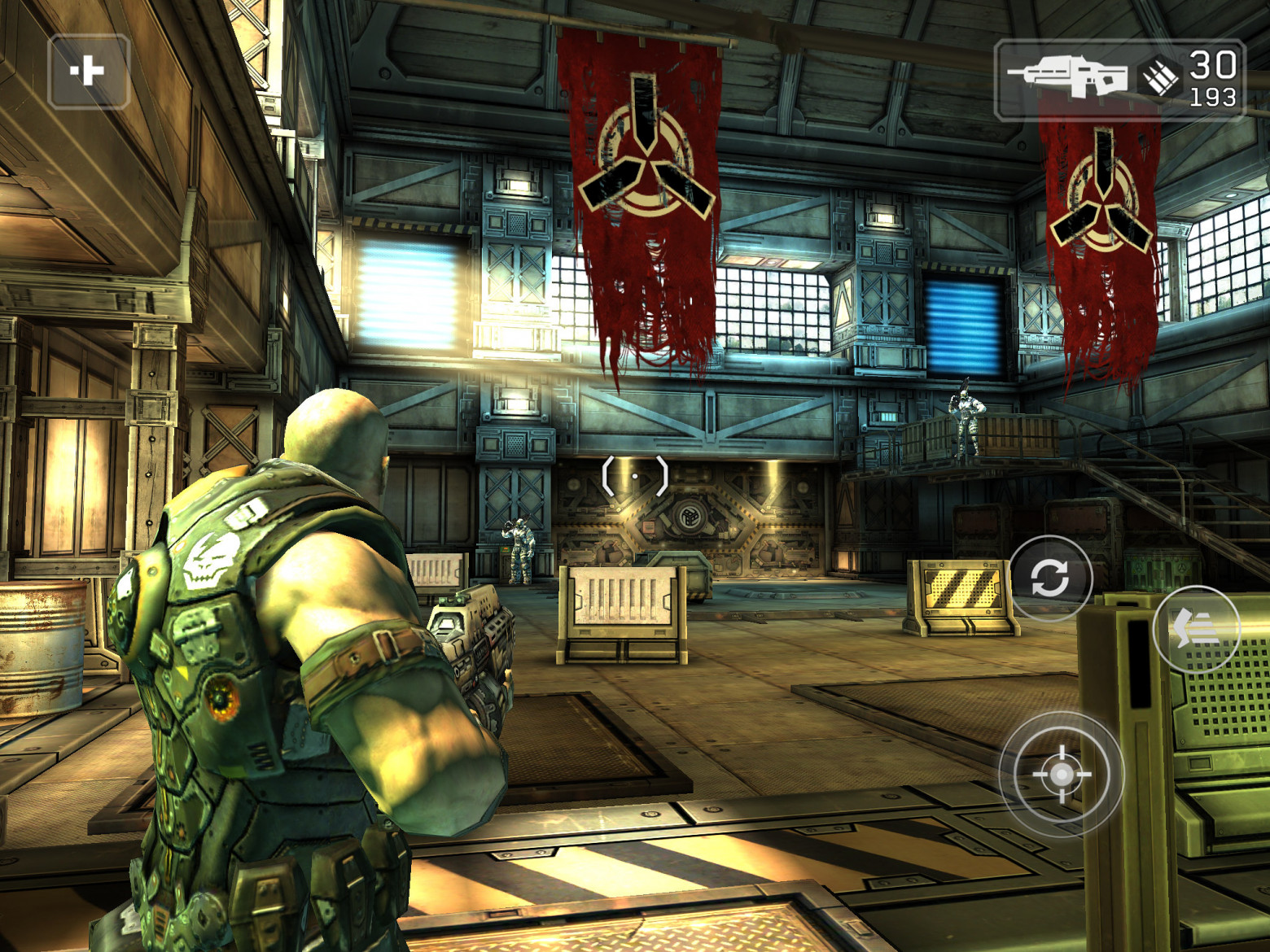Select the assault rifle weapon icon
The height and width of the screenshot is (952, 1270).
tap(1066, 77)
